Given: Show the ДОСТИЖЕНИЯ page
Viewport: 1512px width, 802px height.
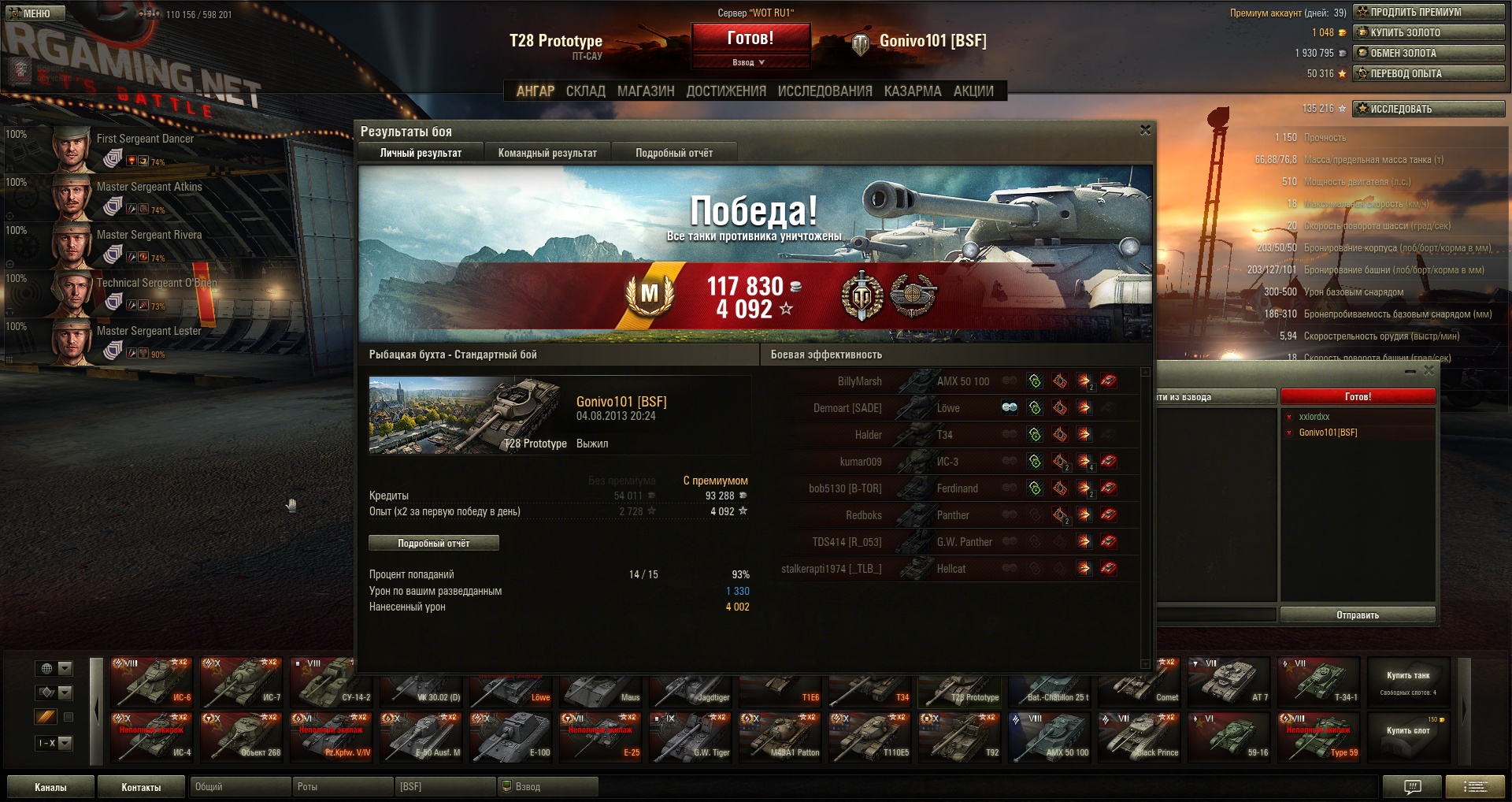Looking at the screenshot, I should [x=726, y=91].
